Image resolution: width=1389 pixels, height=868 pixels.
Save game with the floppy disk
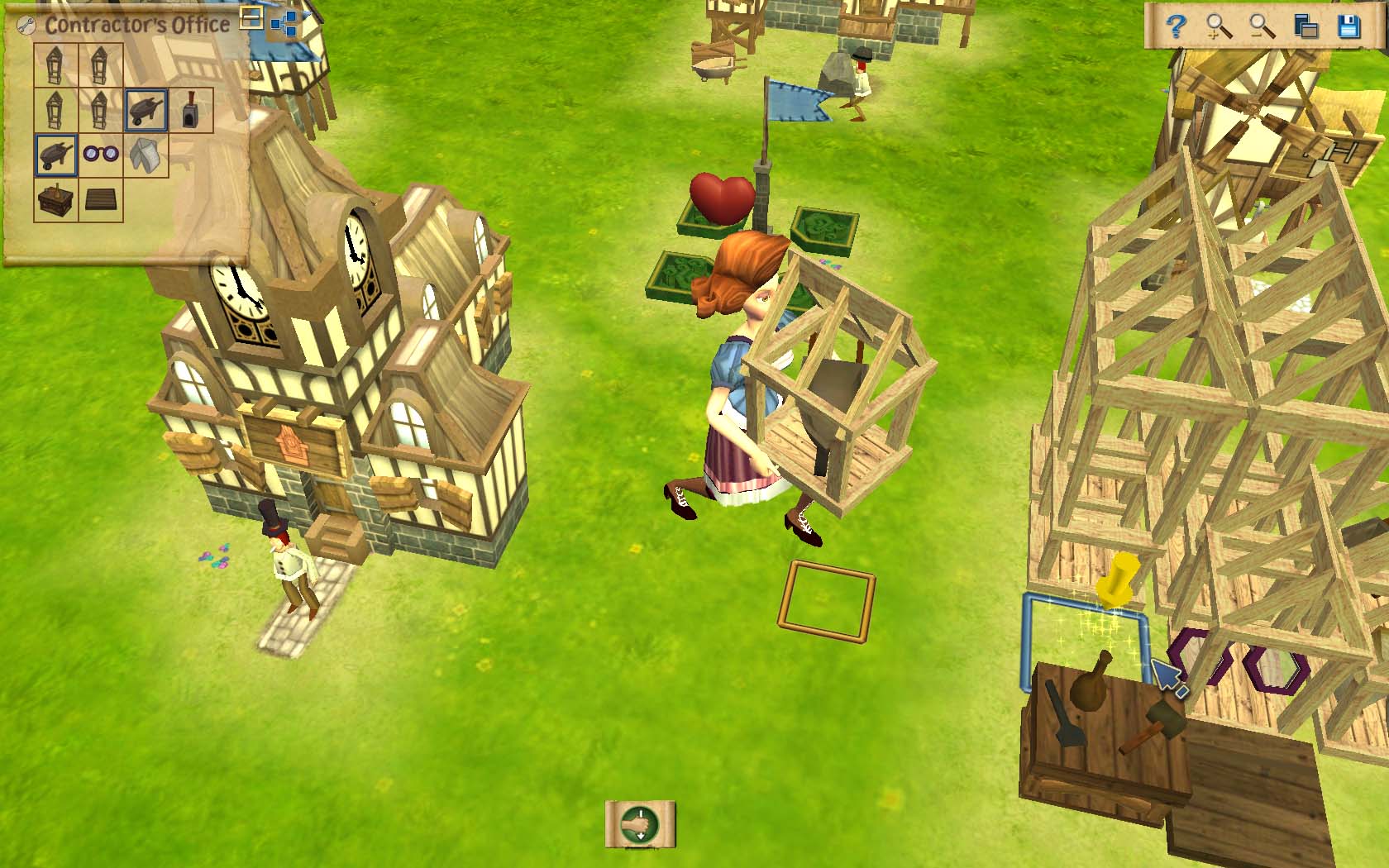pyautogui.click(x=1349, y=28)
